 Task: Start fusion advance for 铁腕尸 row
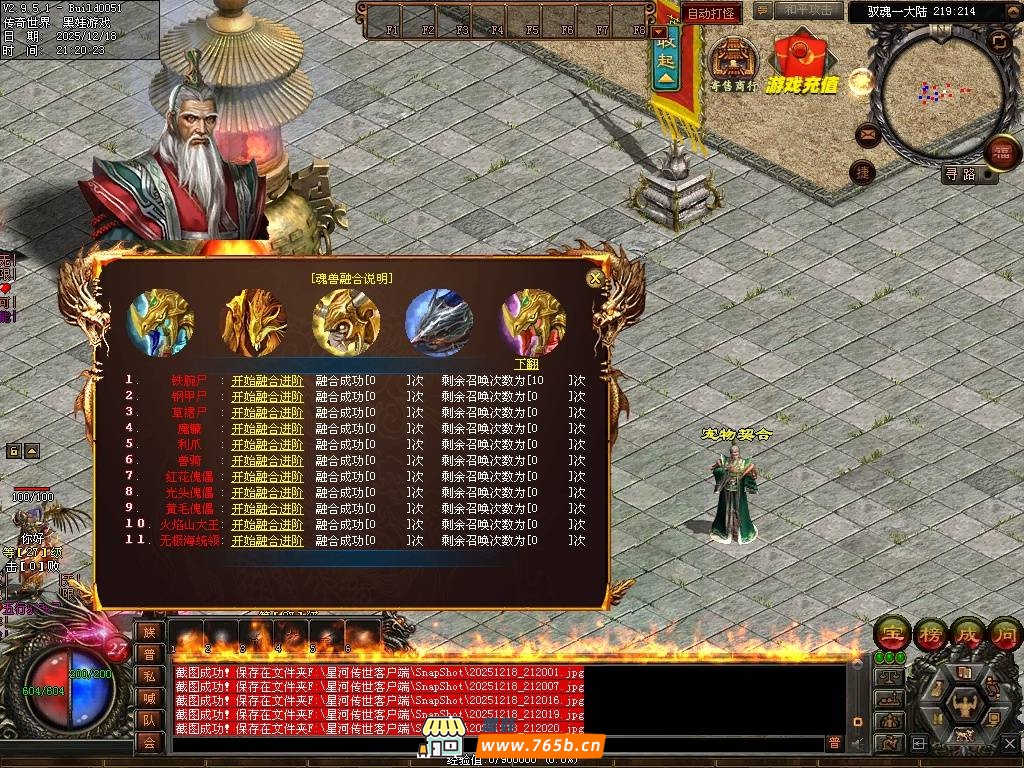267,380
